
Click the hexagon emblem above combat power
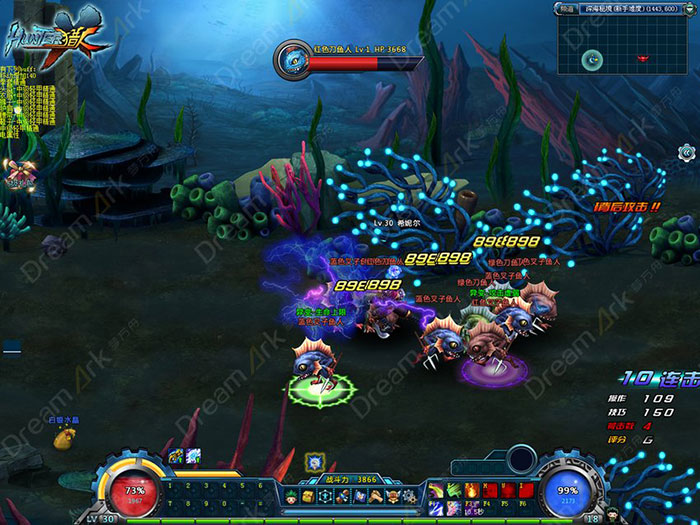coord(314,461)
